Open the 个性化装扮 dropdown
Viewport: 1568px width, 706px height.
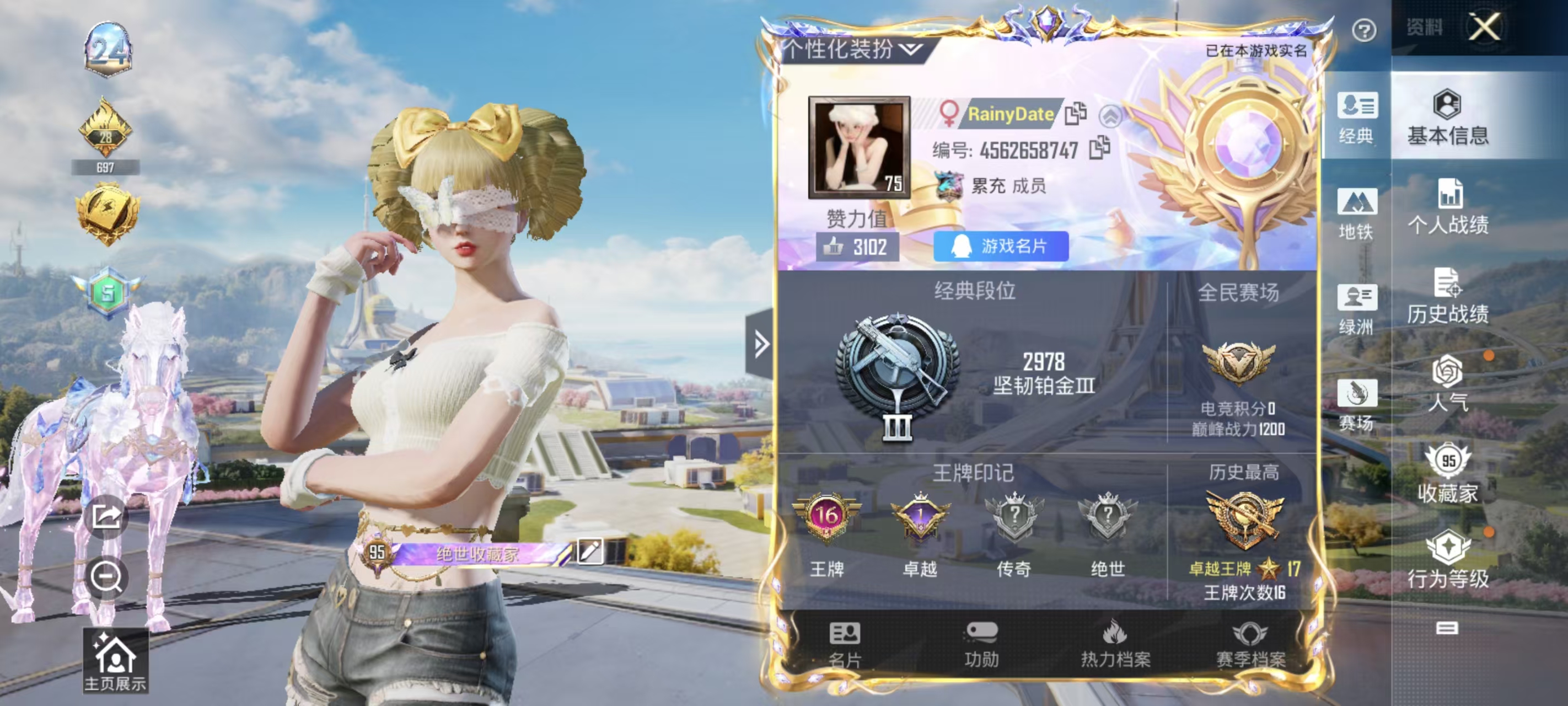852,49
